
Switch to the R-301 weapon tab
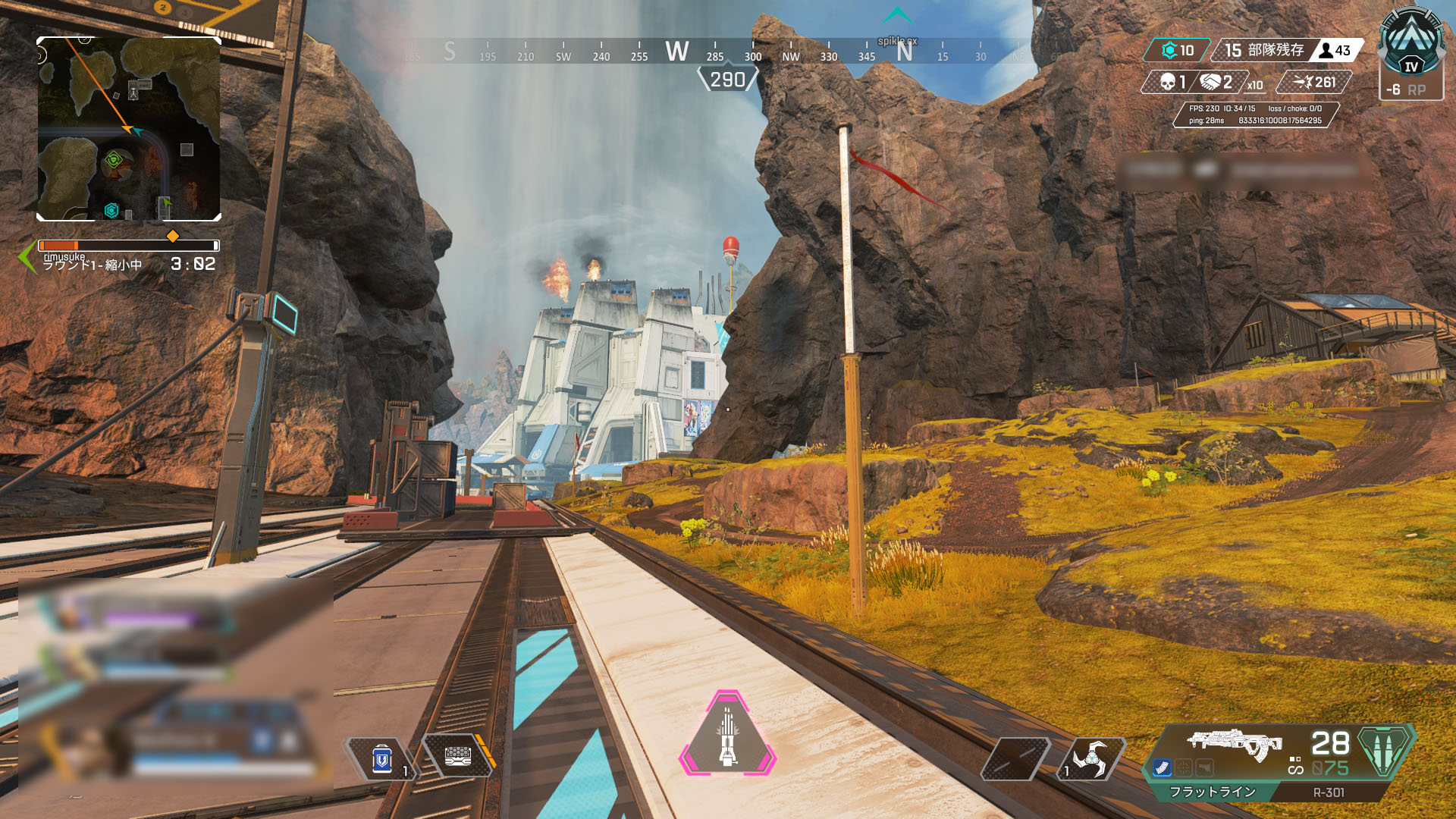(1329, 792)
